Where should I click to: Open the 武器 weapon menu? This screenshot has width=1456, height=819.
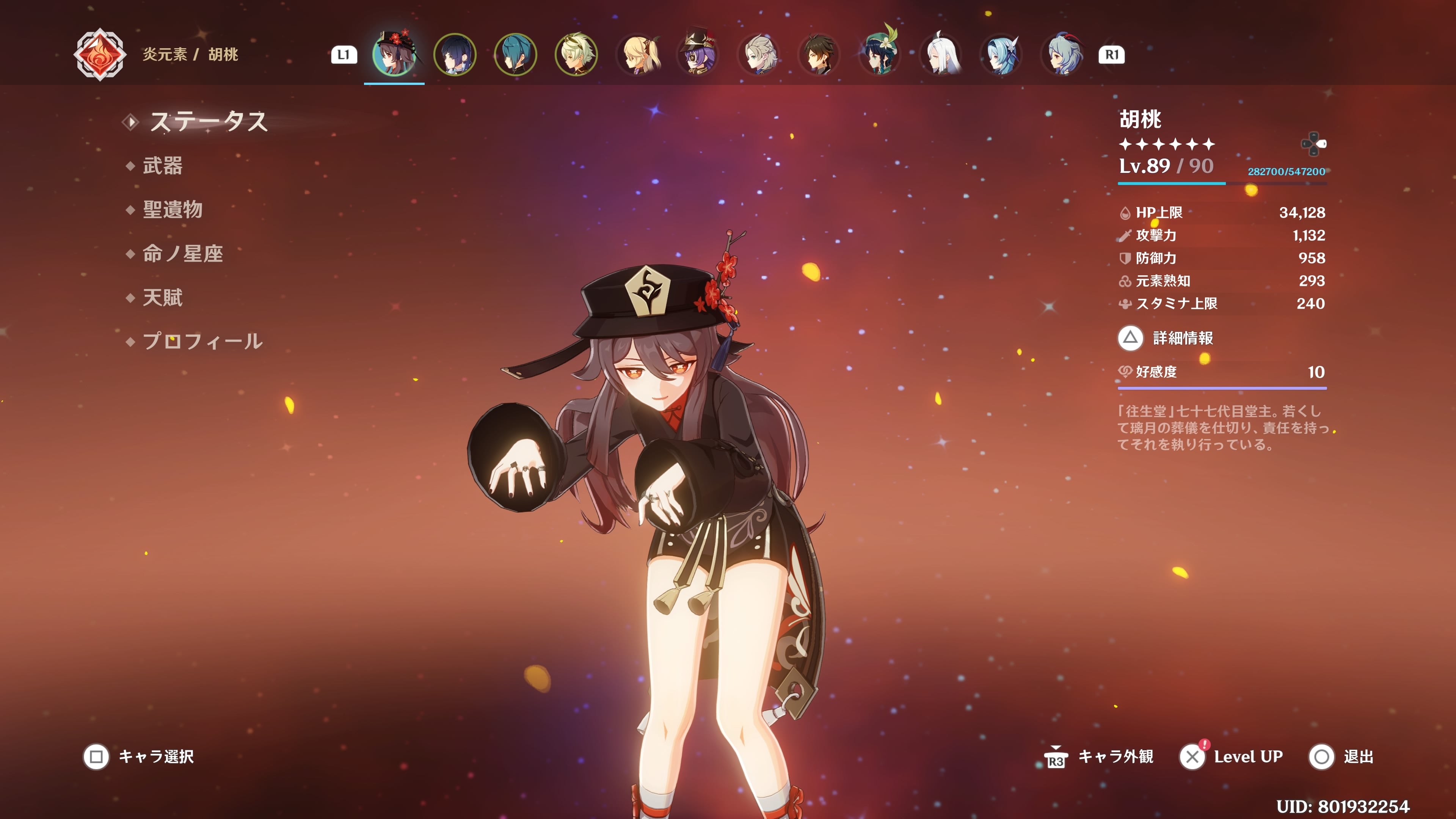pyautogui.click(x=162, y=166)
